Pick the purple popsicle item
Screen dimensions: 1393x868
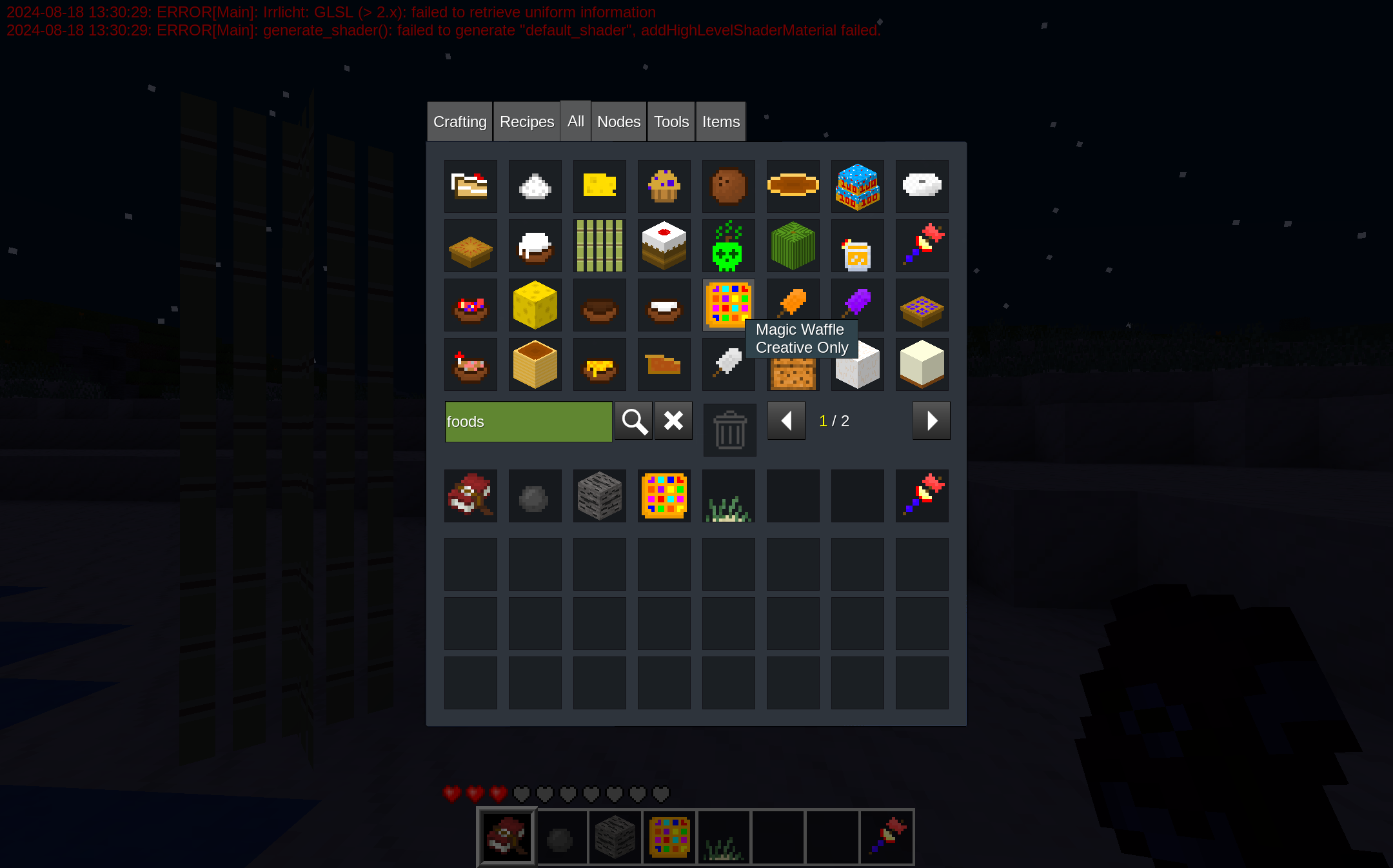(x=857, y=302)
